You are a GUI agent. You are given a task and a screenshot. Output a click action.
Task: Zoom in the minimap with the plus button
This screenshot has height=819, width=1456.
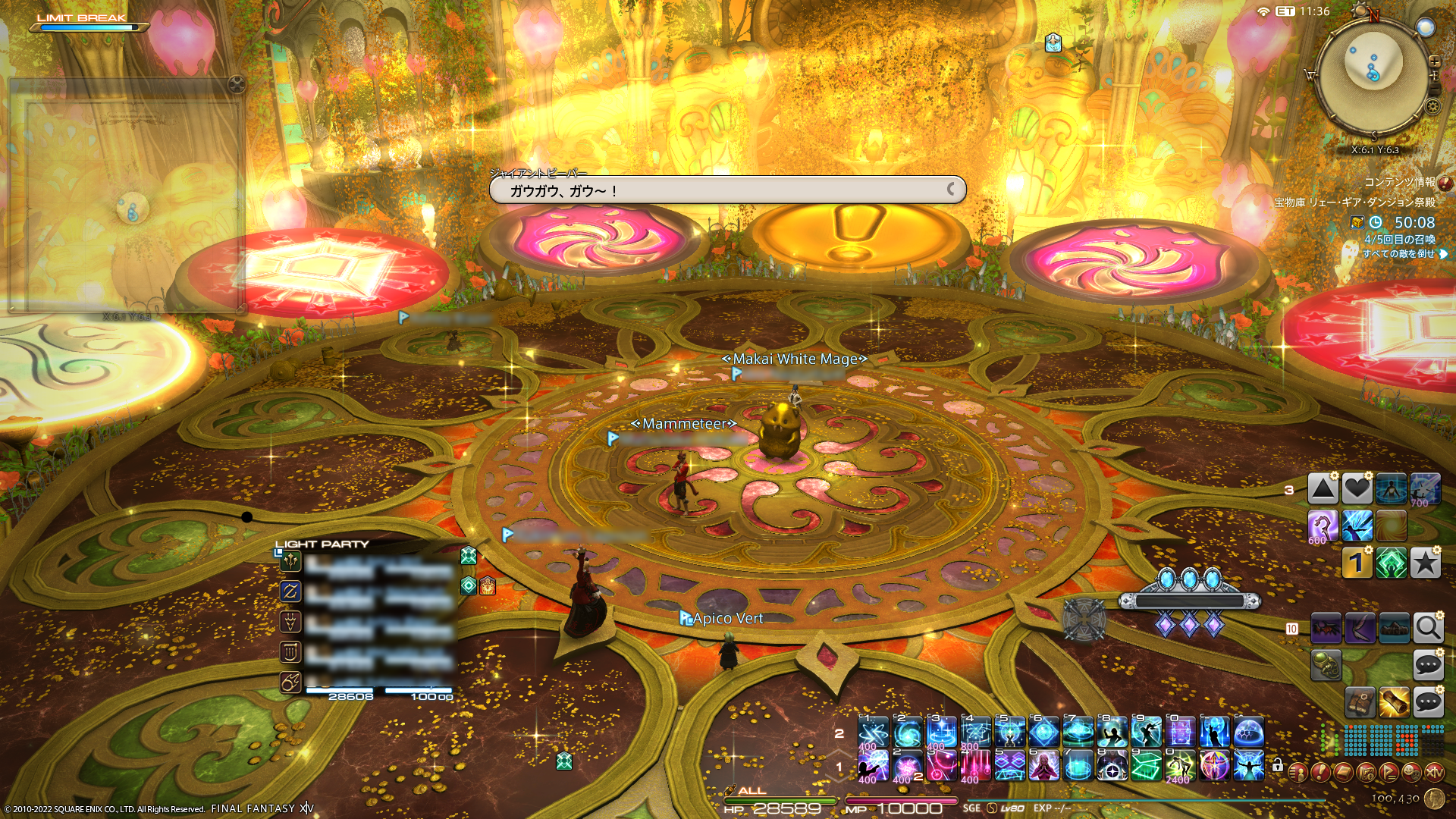coord(1434,61)
